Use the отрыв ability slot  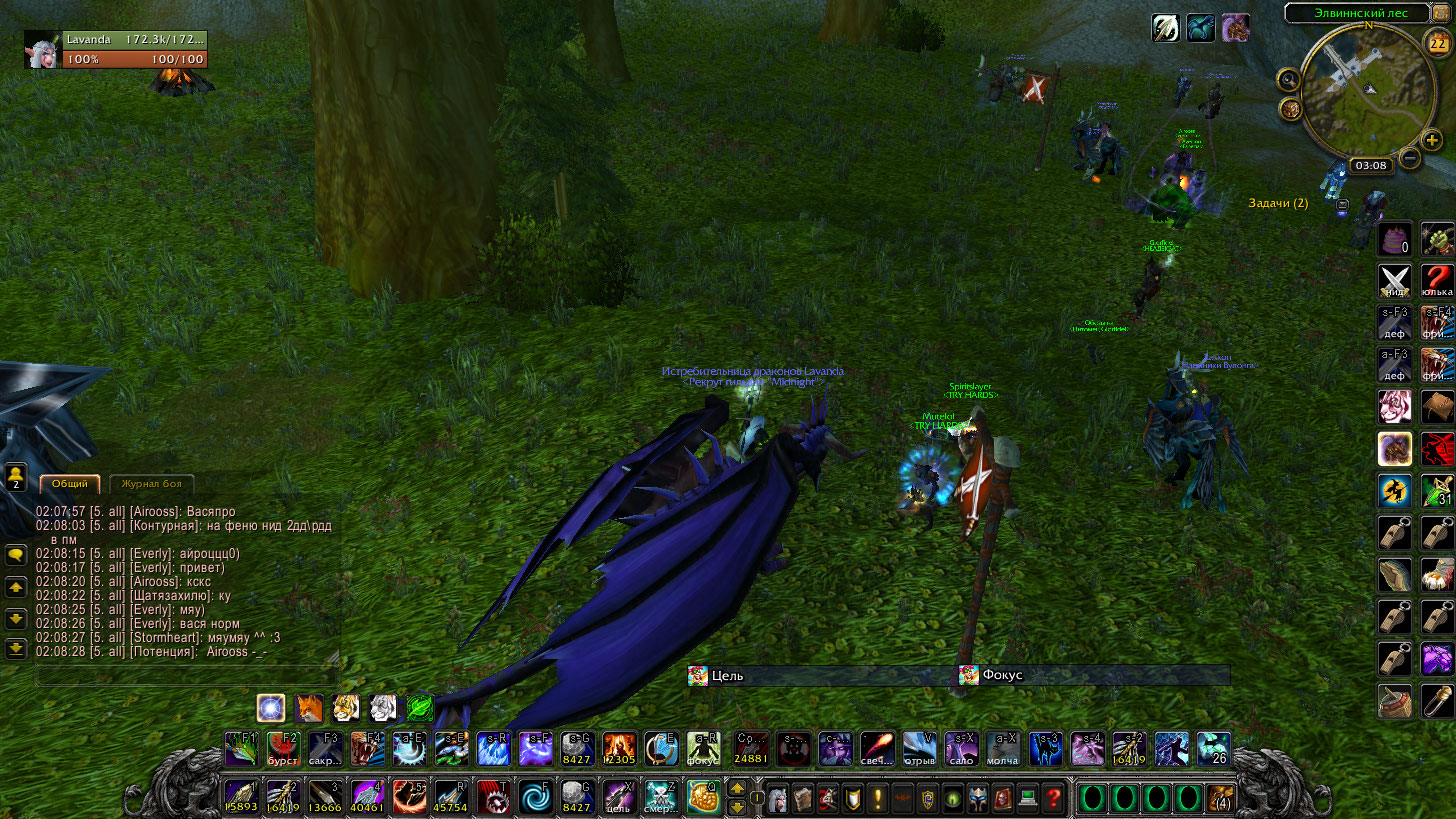click(920, 749)
